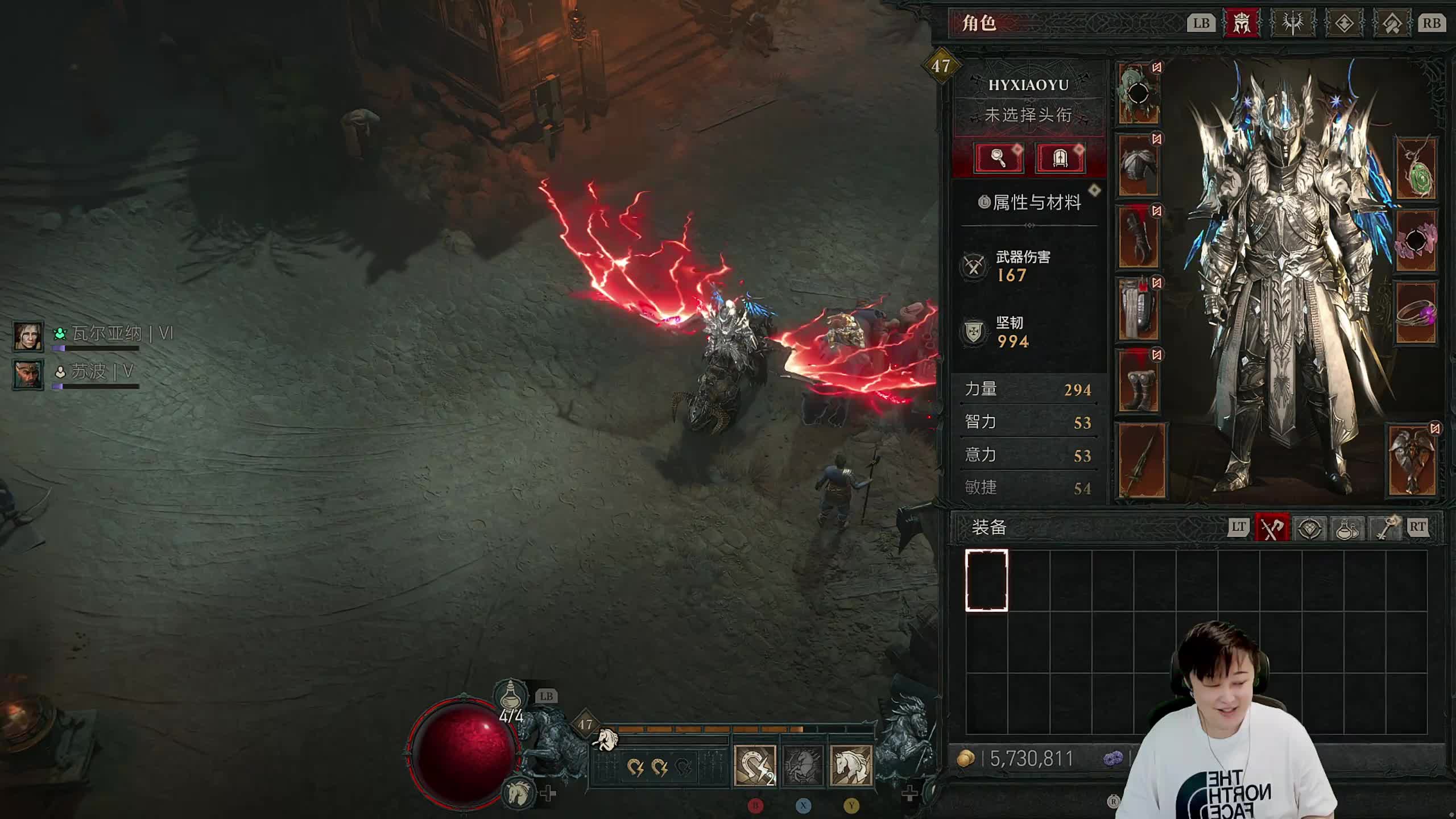Select the equipped helmet slot
The height and width of the screenshot is (819, 1456).
[x=1139, y=94]
